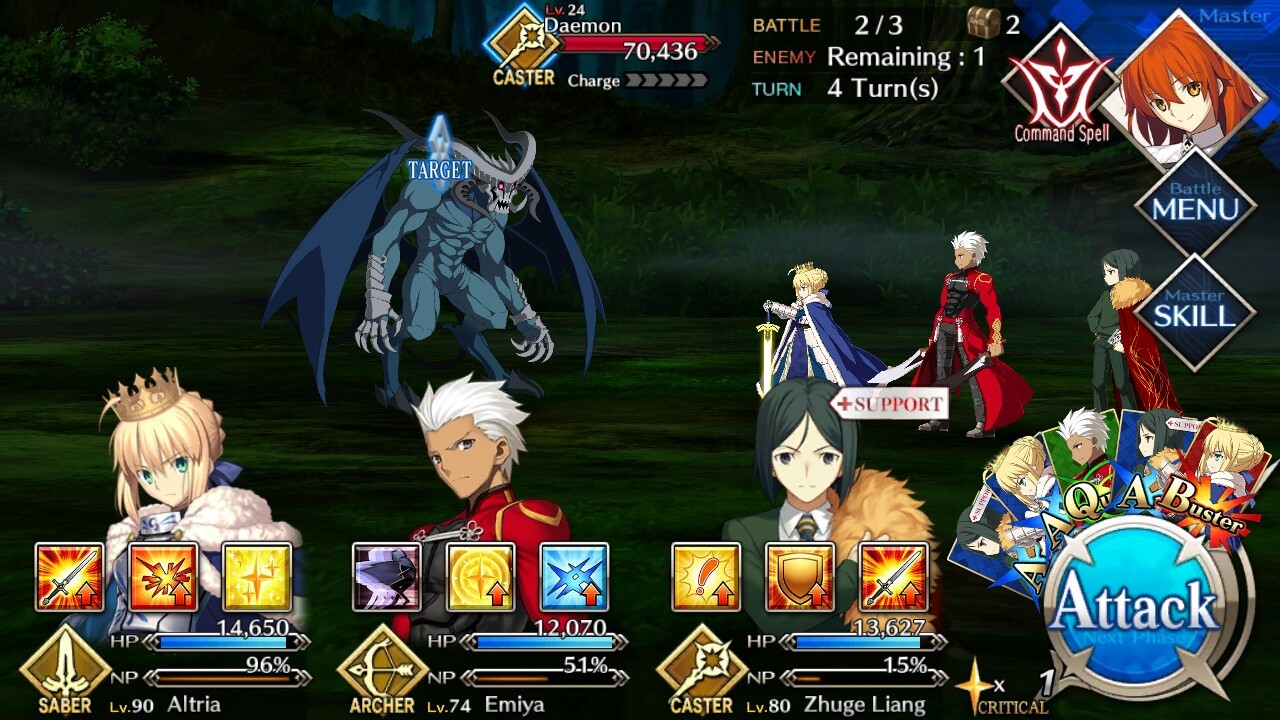Screen dimensions: 1280x720
Task: Open the Master Skill panel
Action: (1195, 310)
